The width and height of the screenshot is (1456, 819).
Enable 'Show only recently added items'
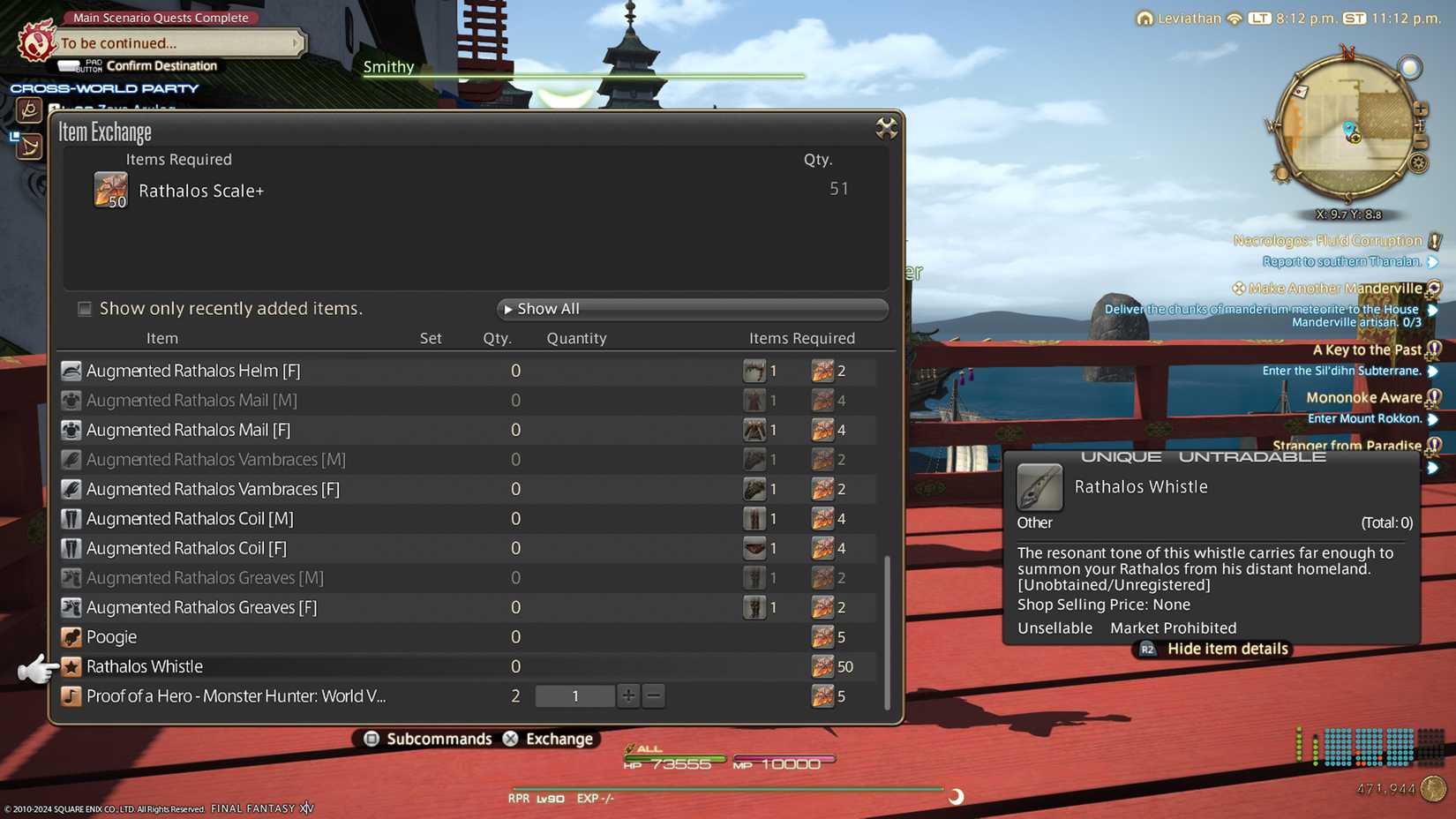tap(84, 308)
